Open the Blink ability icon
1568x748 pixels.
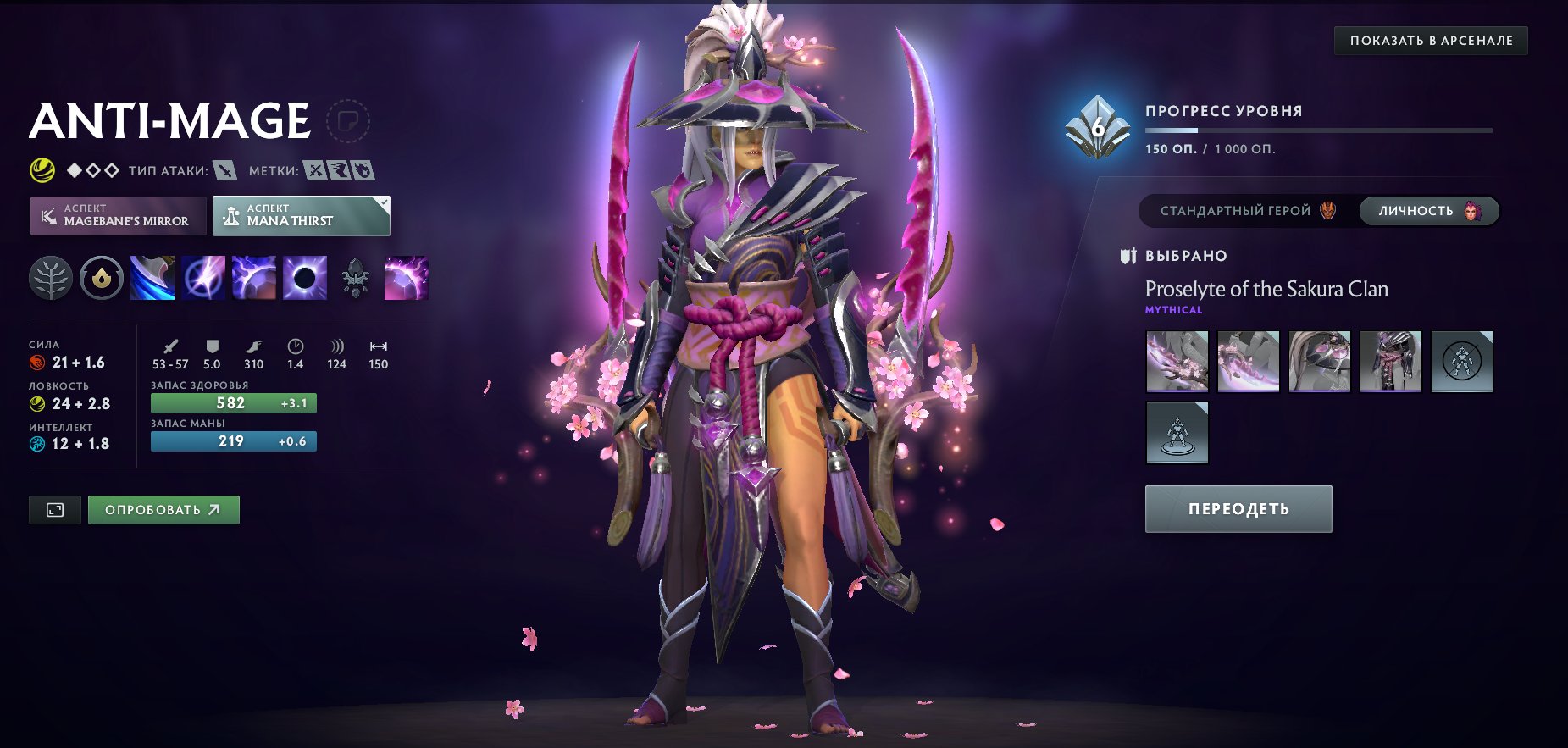pyautogui.click(x=202, y=278)
